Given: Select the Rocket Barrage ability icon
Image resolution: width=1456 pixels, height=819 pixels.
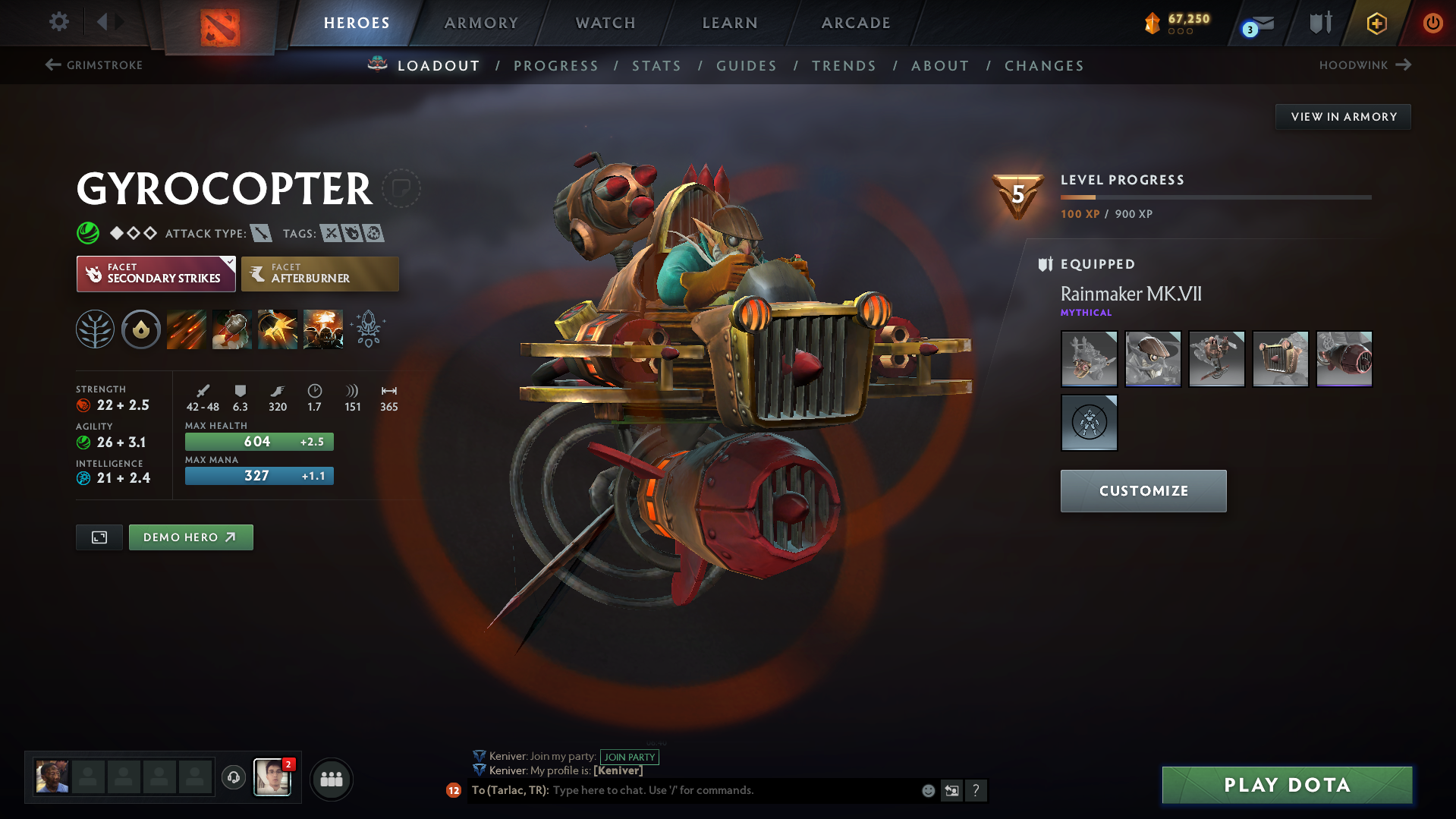Looking at the screenshot, I should coord(187,329).
